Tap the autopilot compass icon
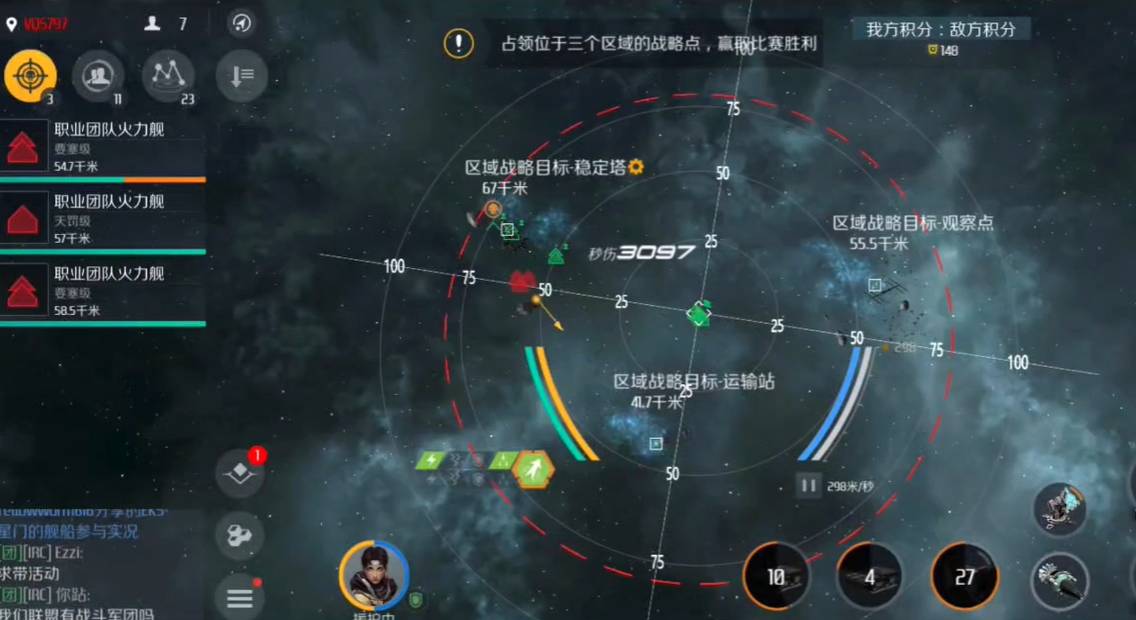This screenshot has width=1136, height=620. point(241,23)
